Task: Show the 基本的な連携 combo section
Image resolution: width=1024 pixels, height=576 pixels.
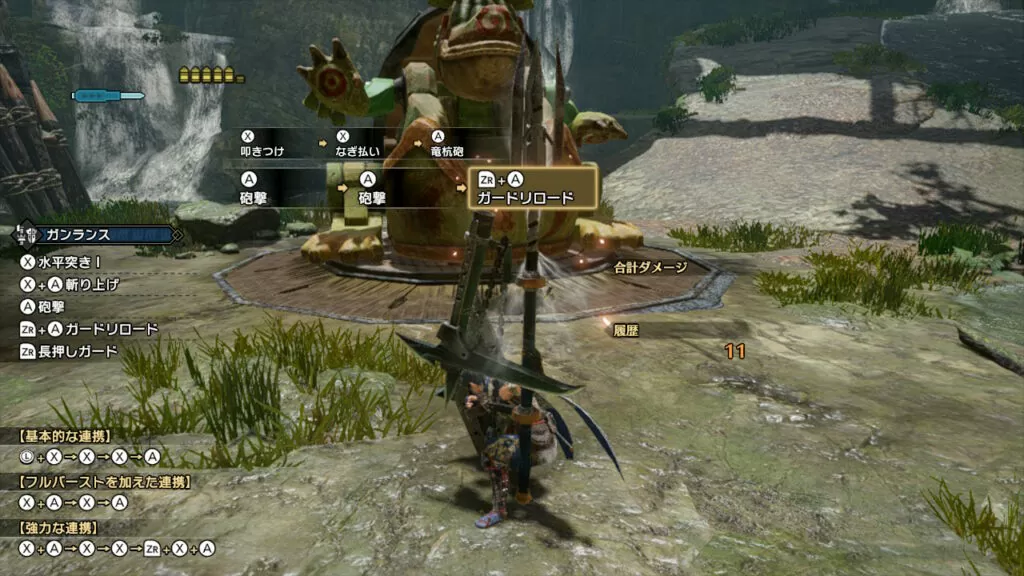Action: [x=65, y=436]
